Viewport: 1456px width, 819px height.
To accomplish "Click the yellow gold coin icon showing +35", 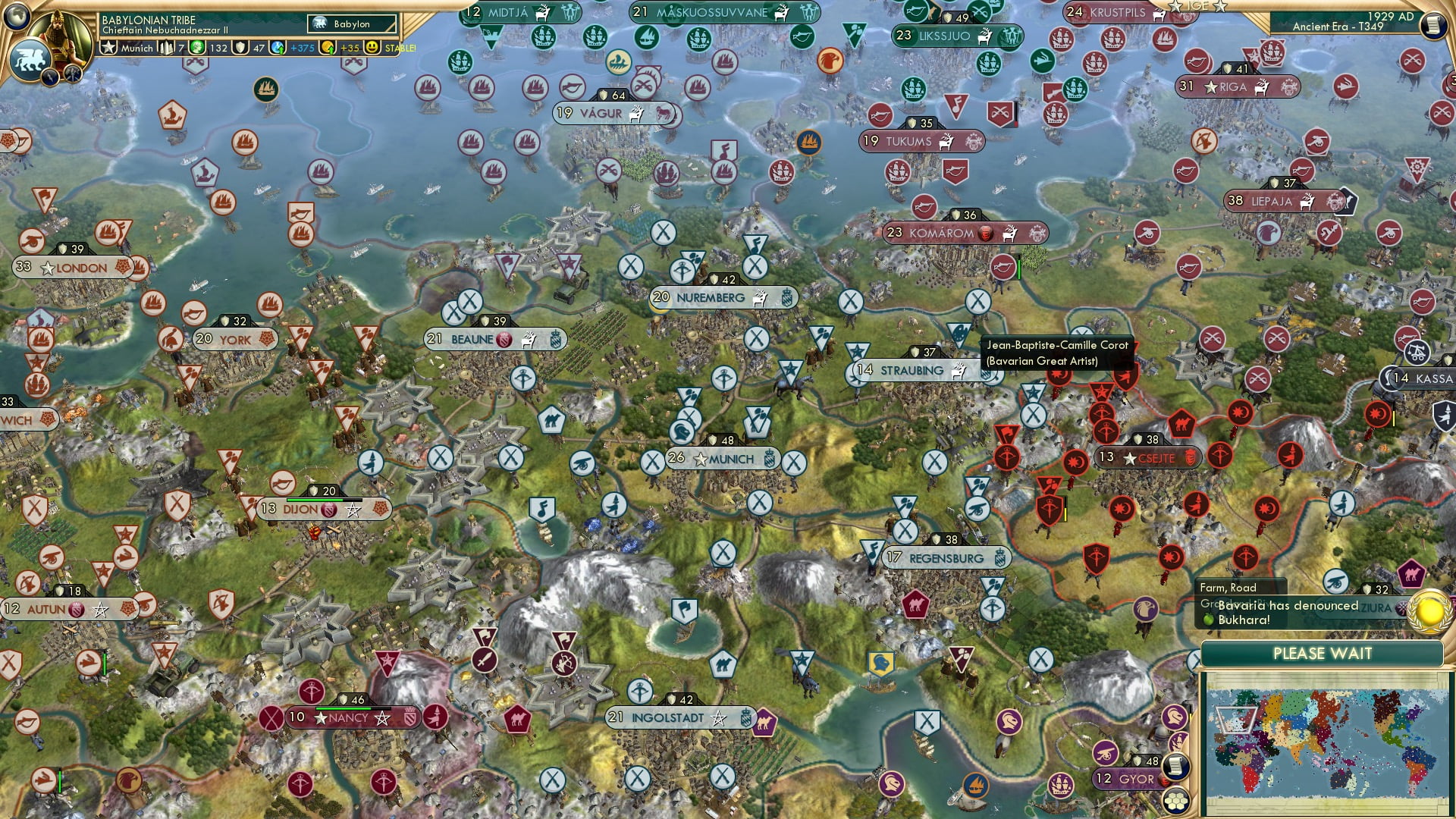I will (328, 47).
